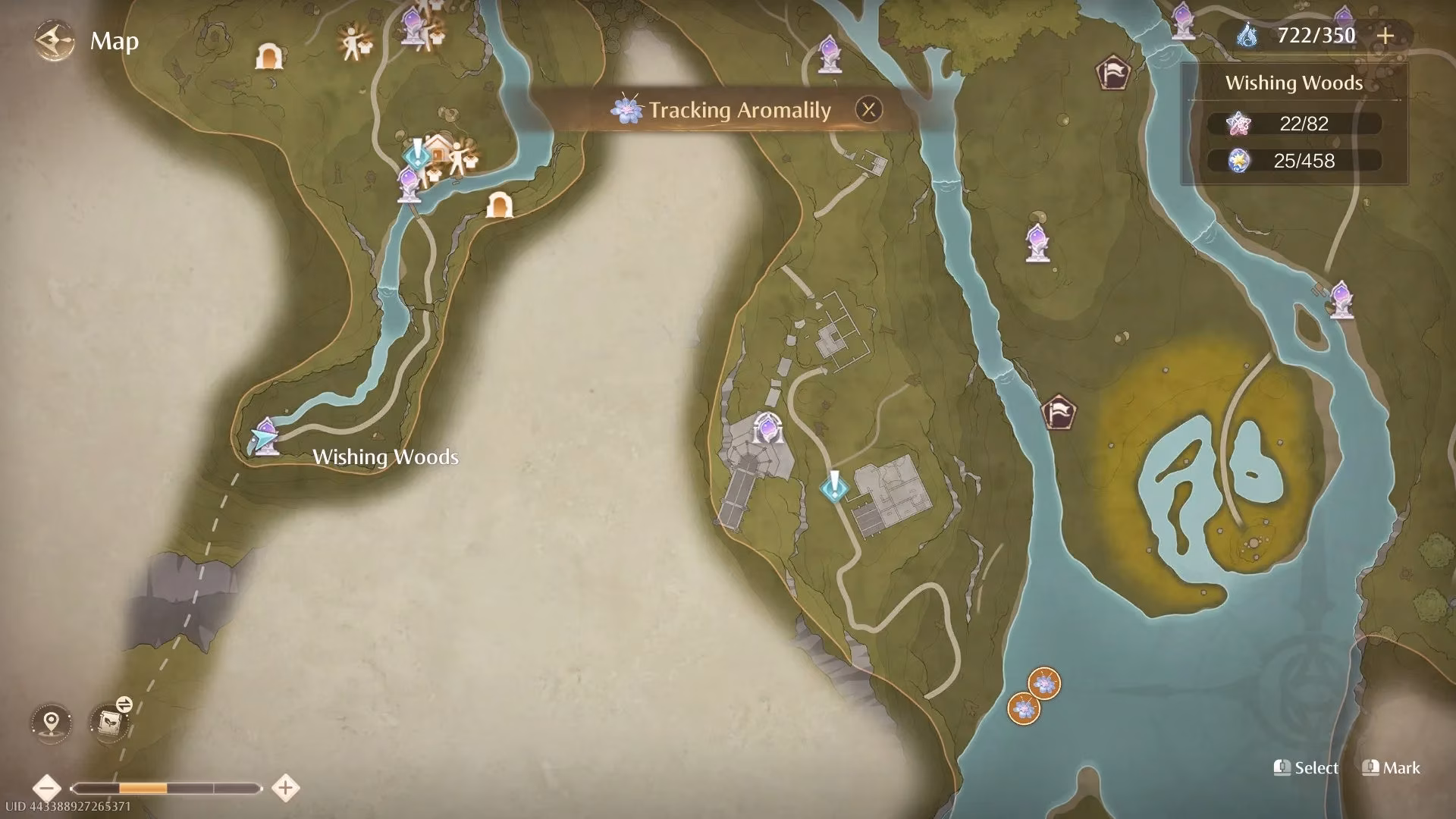The width and height of the screenshot is (1456, 819).
Task: Open the map pin marker tool
Action: click(52, 721)
